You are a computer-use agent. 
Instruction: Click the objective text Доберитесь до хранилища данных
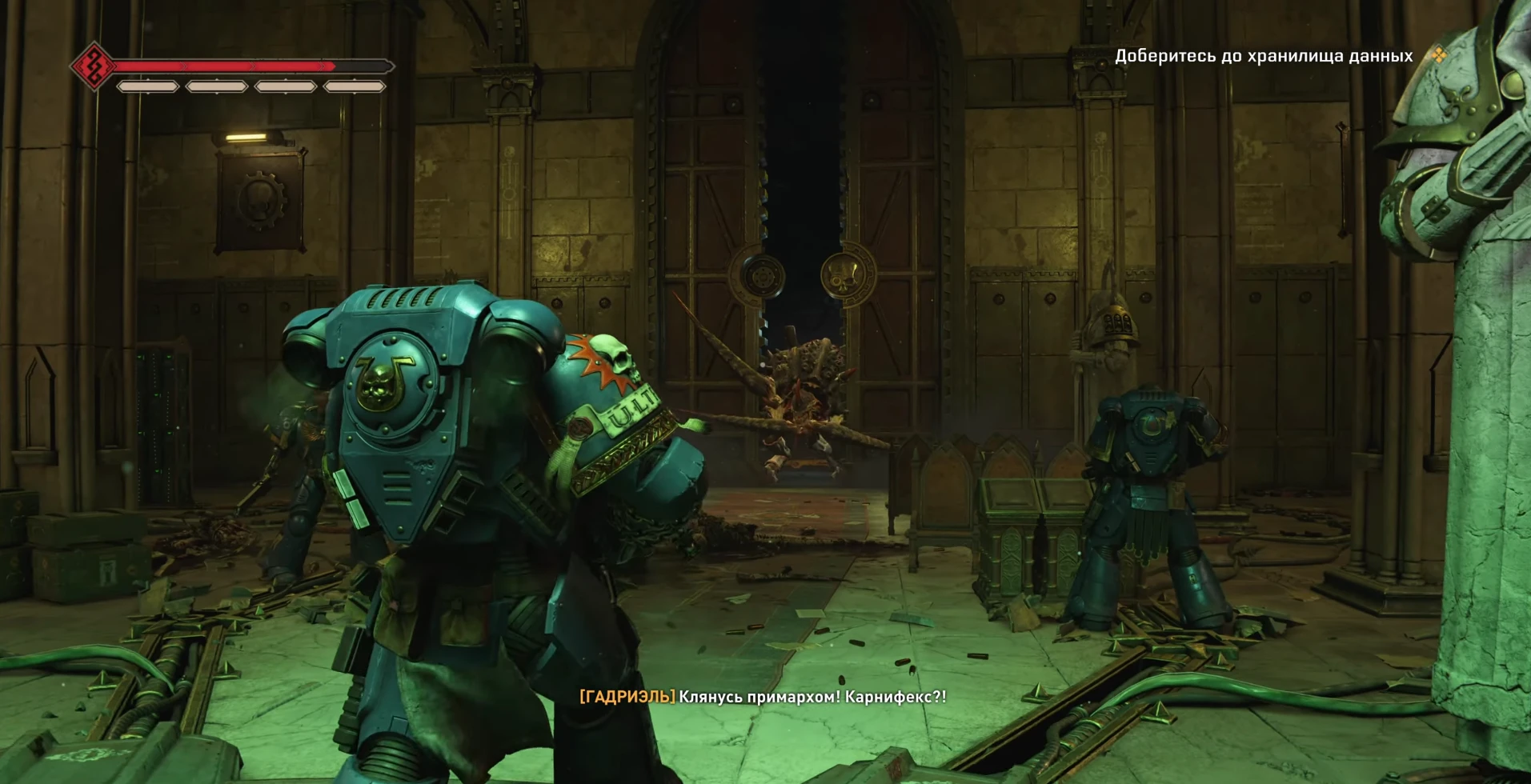tap(1263, 56)
